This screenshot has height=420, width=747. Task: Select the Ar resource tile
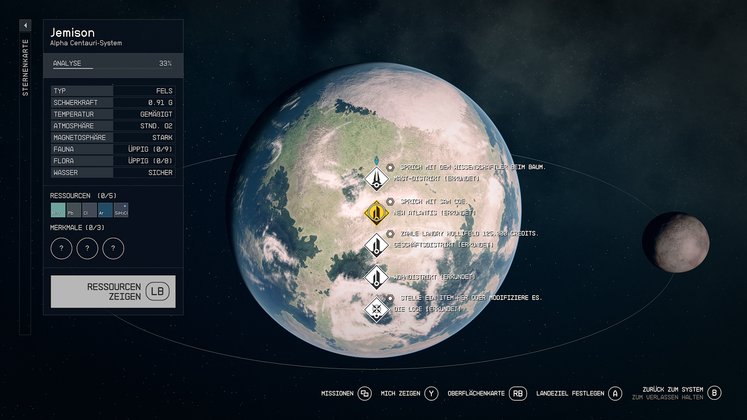coord(106,211)
